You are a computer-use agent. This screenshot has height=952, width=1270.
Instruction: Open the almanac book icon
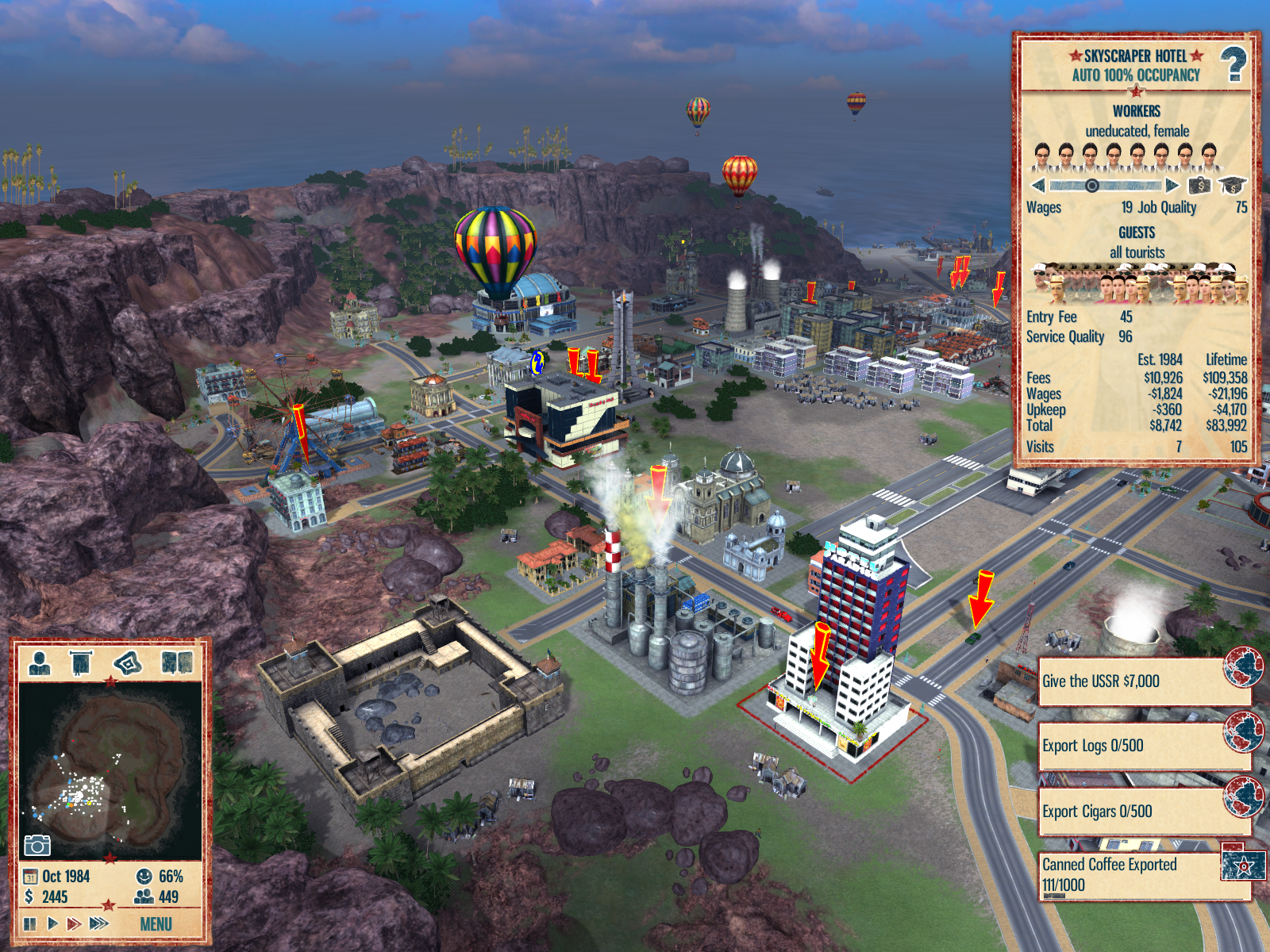[177, 662]
